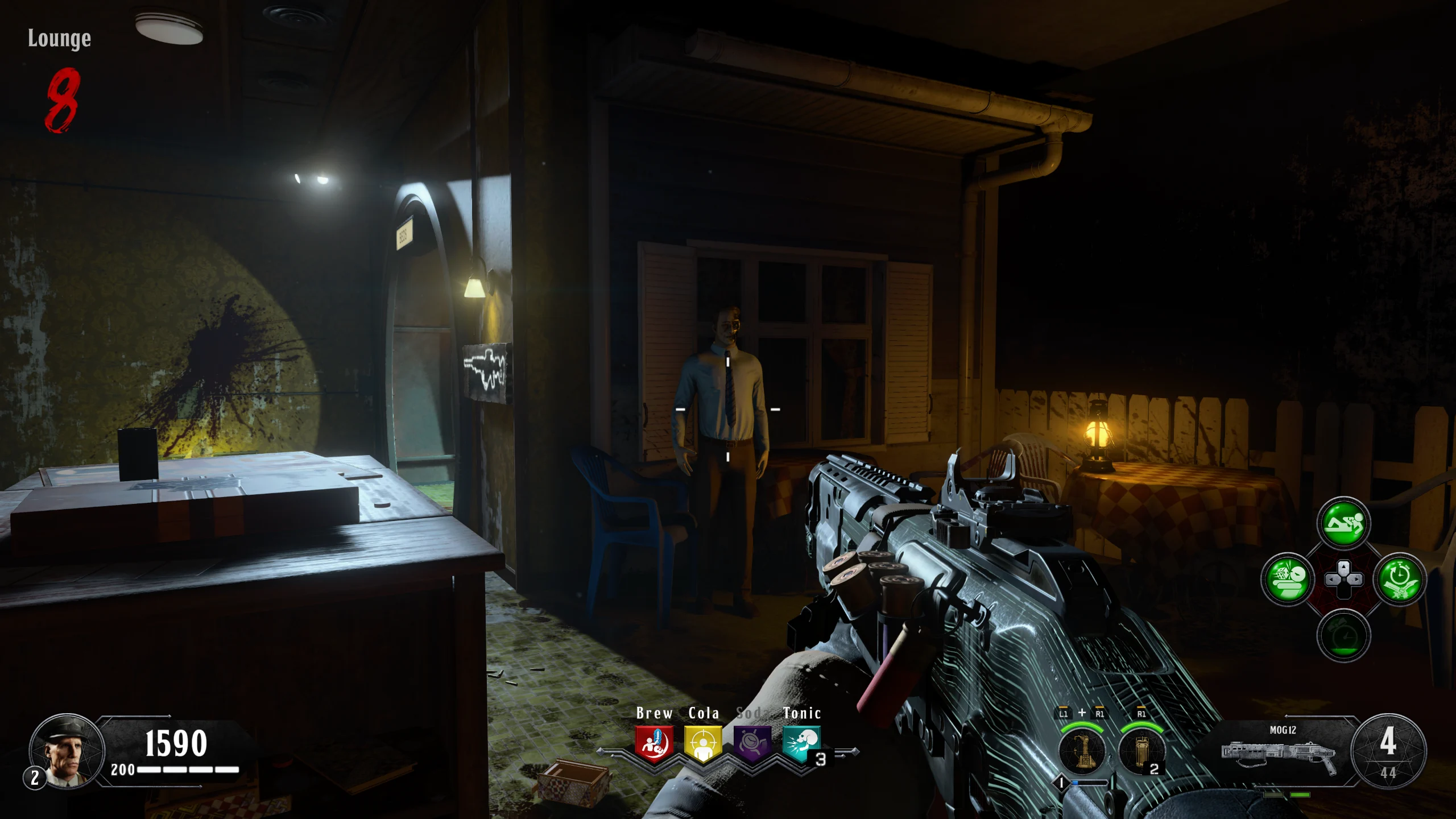Choose the teal Tonic skull perk
The height and width of the screenshot is (819, 1456).
[x=801, y=744]
